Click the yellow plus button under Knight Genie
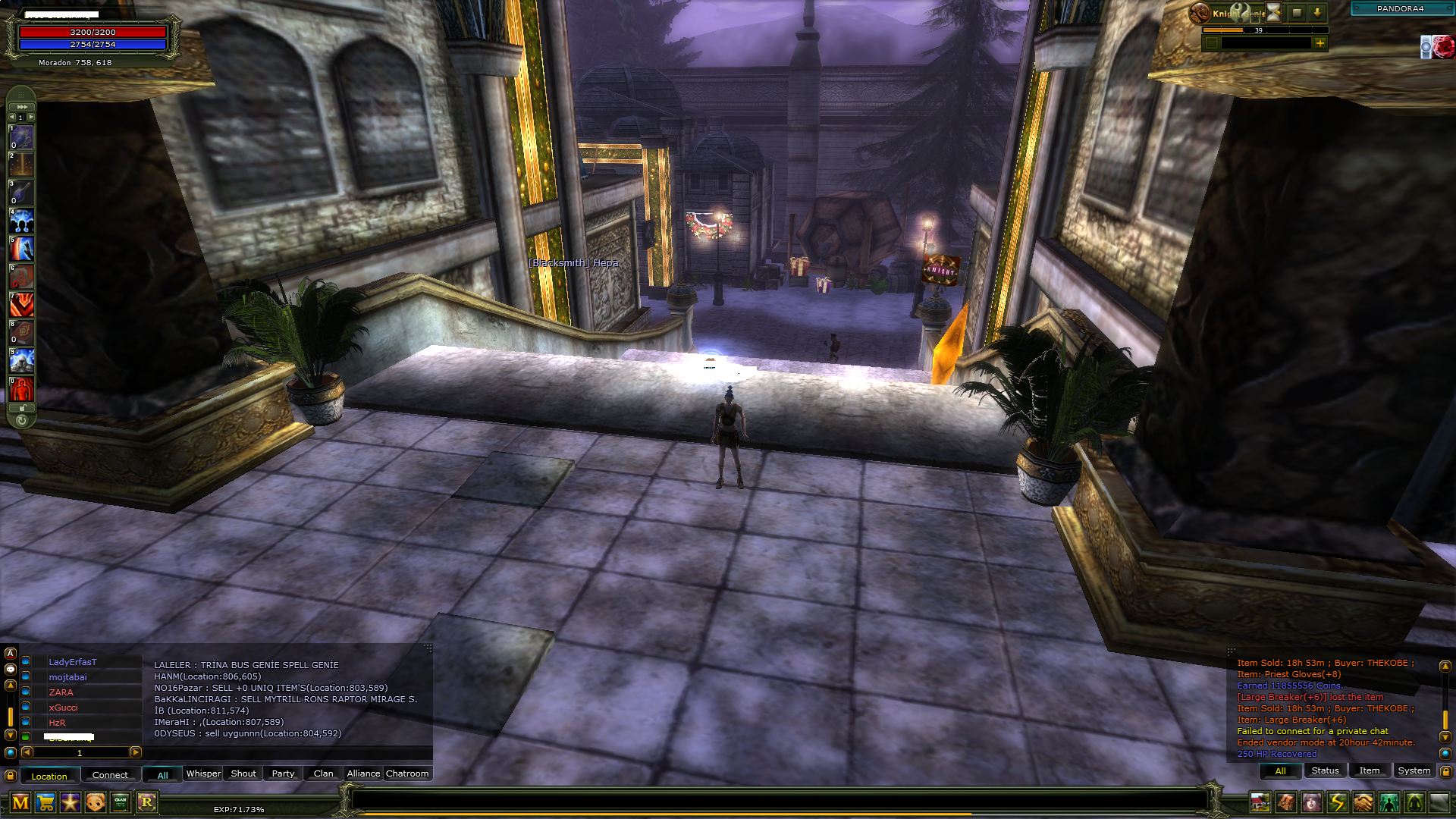1456x819 pixels. pyautogui.click(x=1320, y=43)
